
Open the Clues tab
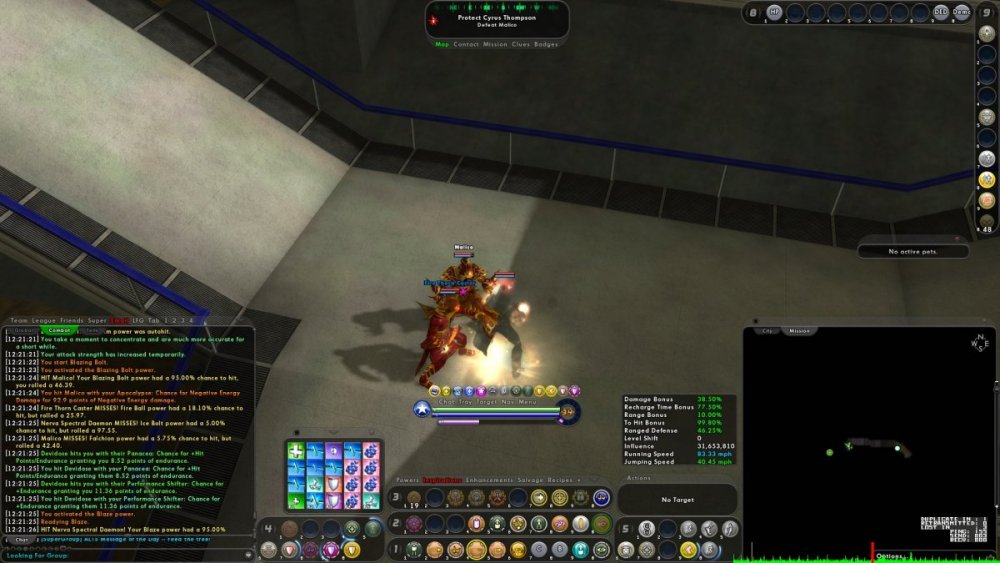(520, 44)
